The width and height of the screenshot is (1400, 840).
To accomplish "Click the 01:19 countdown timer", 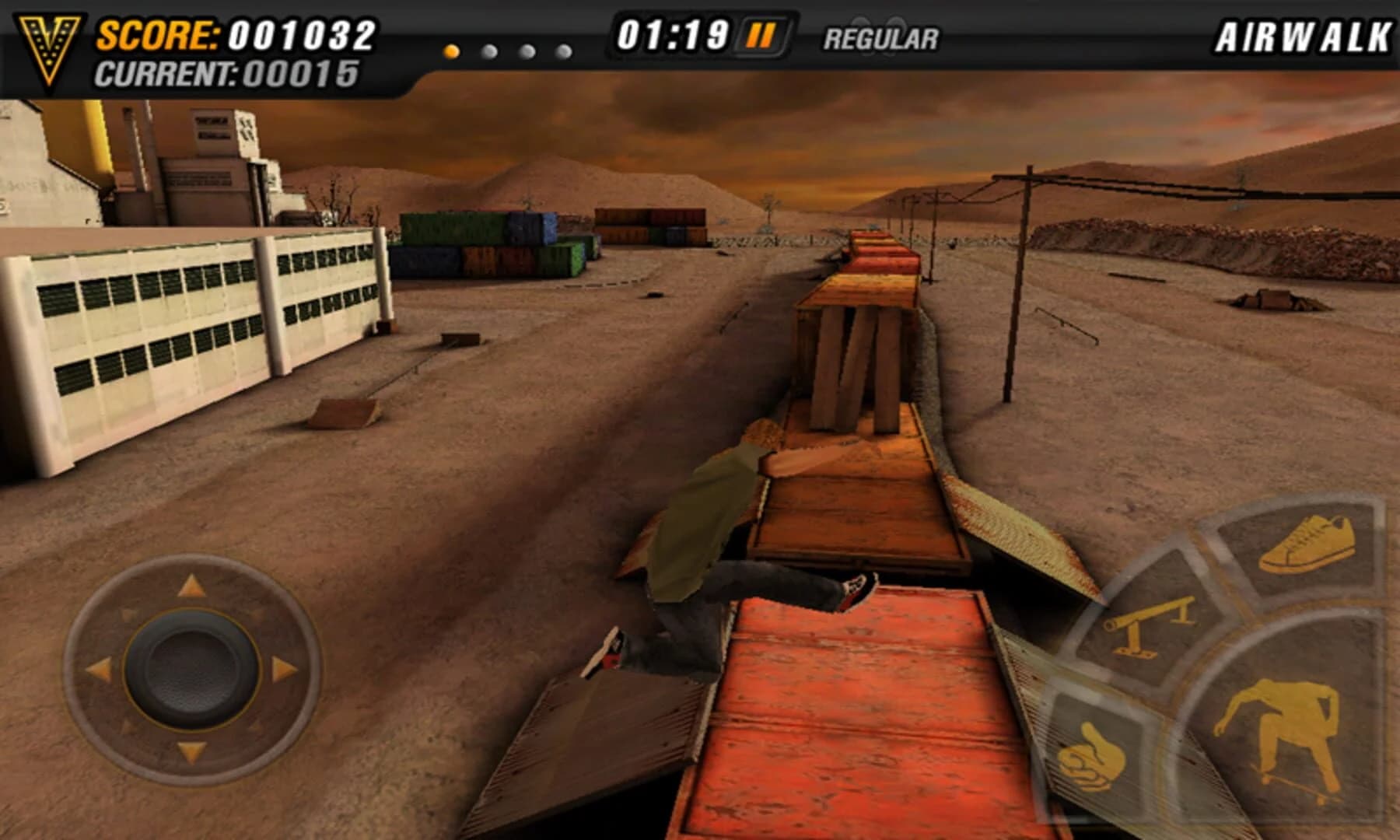I will coord(673,34).
